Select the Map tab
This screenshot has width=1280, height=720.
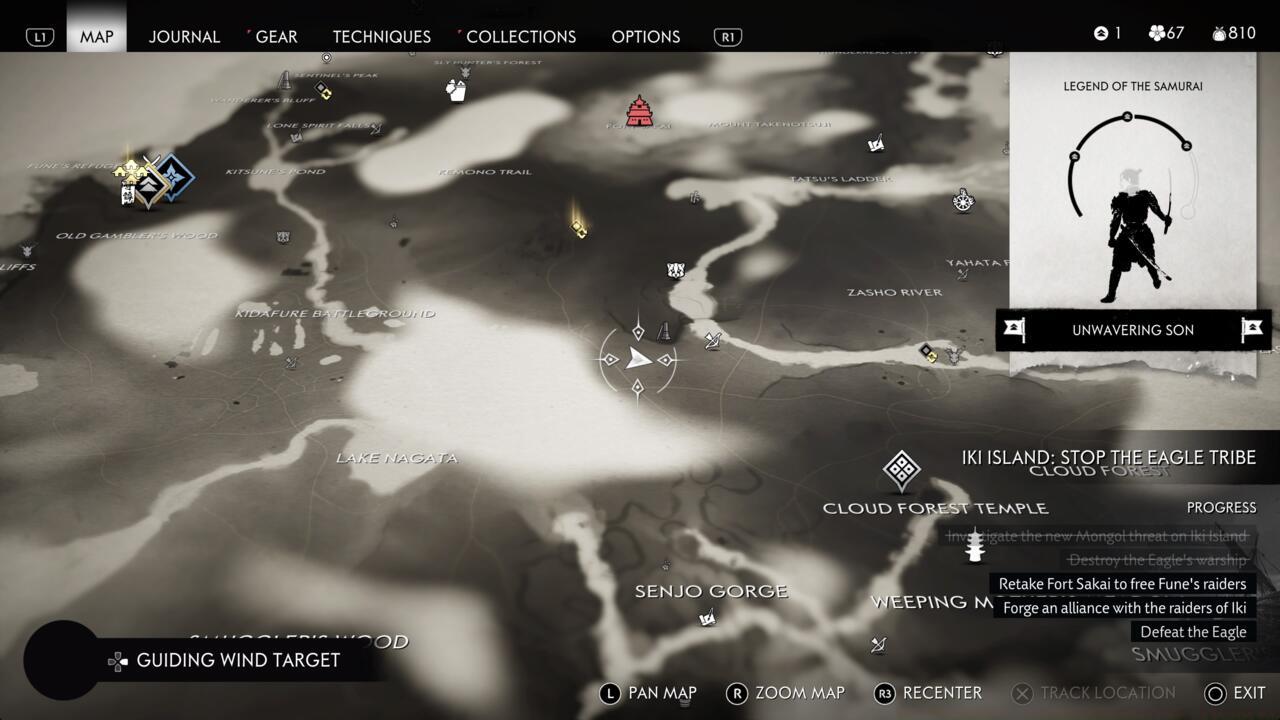click(x=97, y=37)
